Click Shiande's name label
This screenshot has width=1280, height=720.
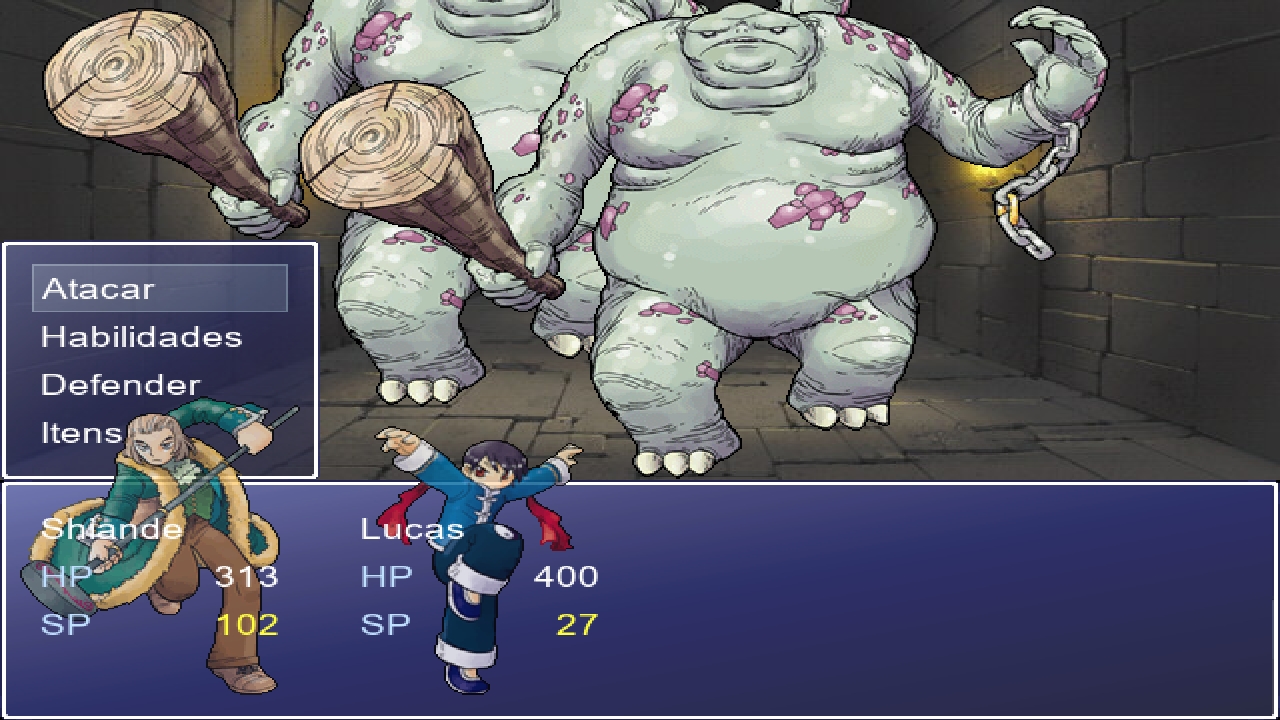point(110,529)
